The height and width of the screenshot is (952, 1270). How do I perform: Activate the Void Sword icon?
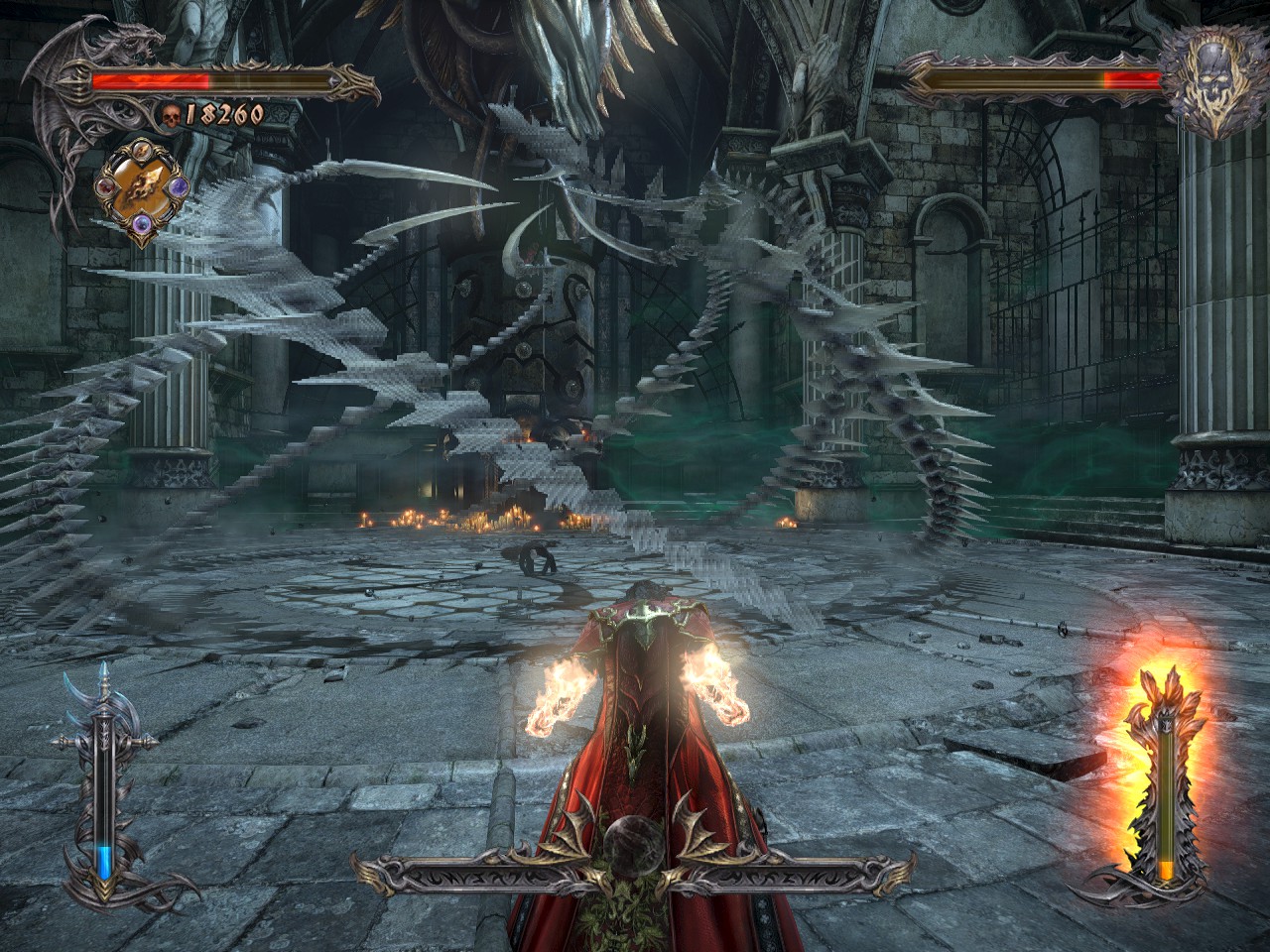103,783
